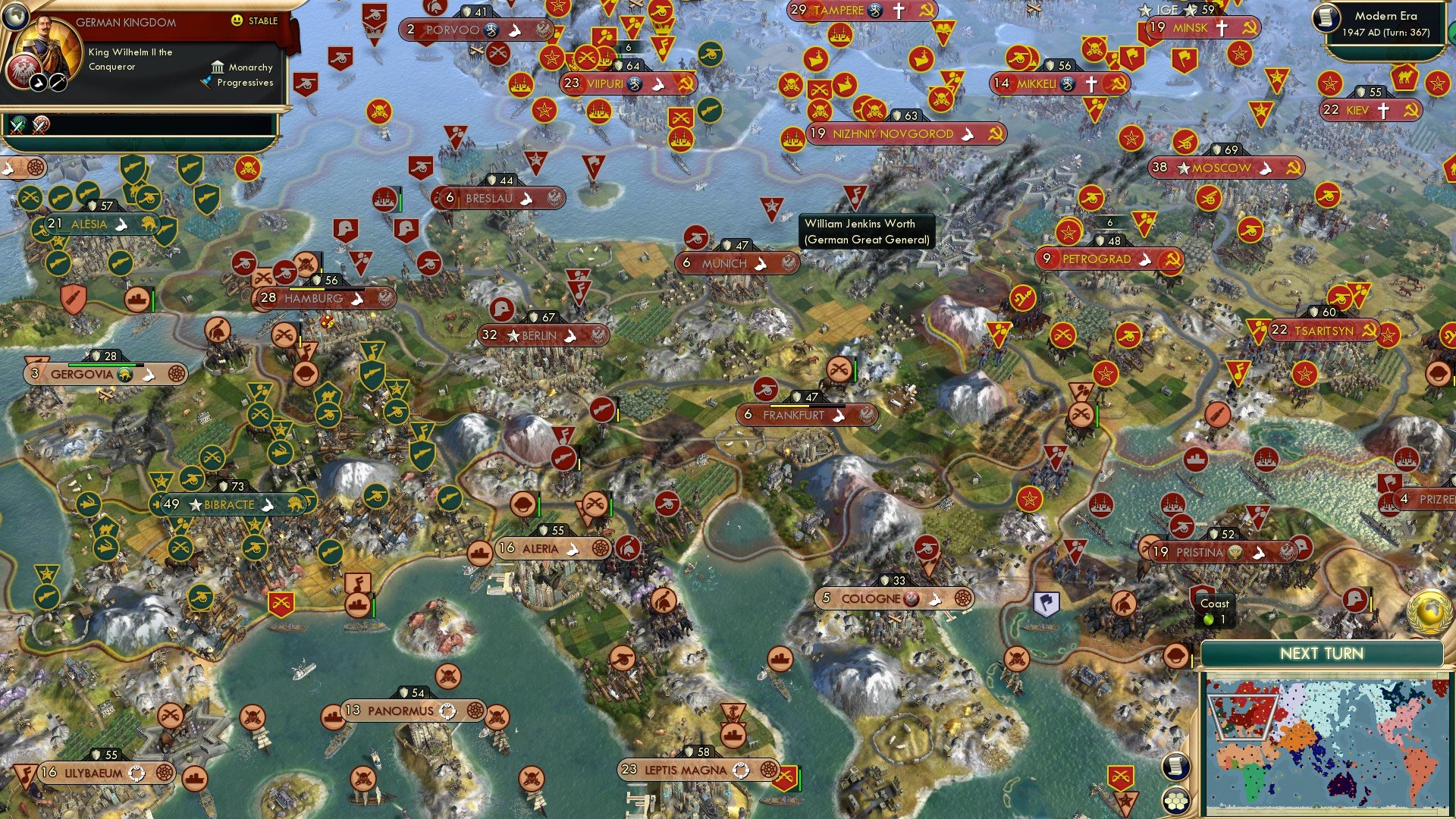Toggle strategic view with the hex grid icon
Image resolution: width=1456 pixels, height=819 pixels.
click(x=1175, y=799)
